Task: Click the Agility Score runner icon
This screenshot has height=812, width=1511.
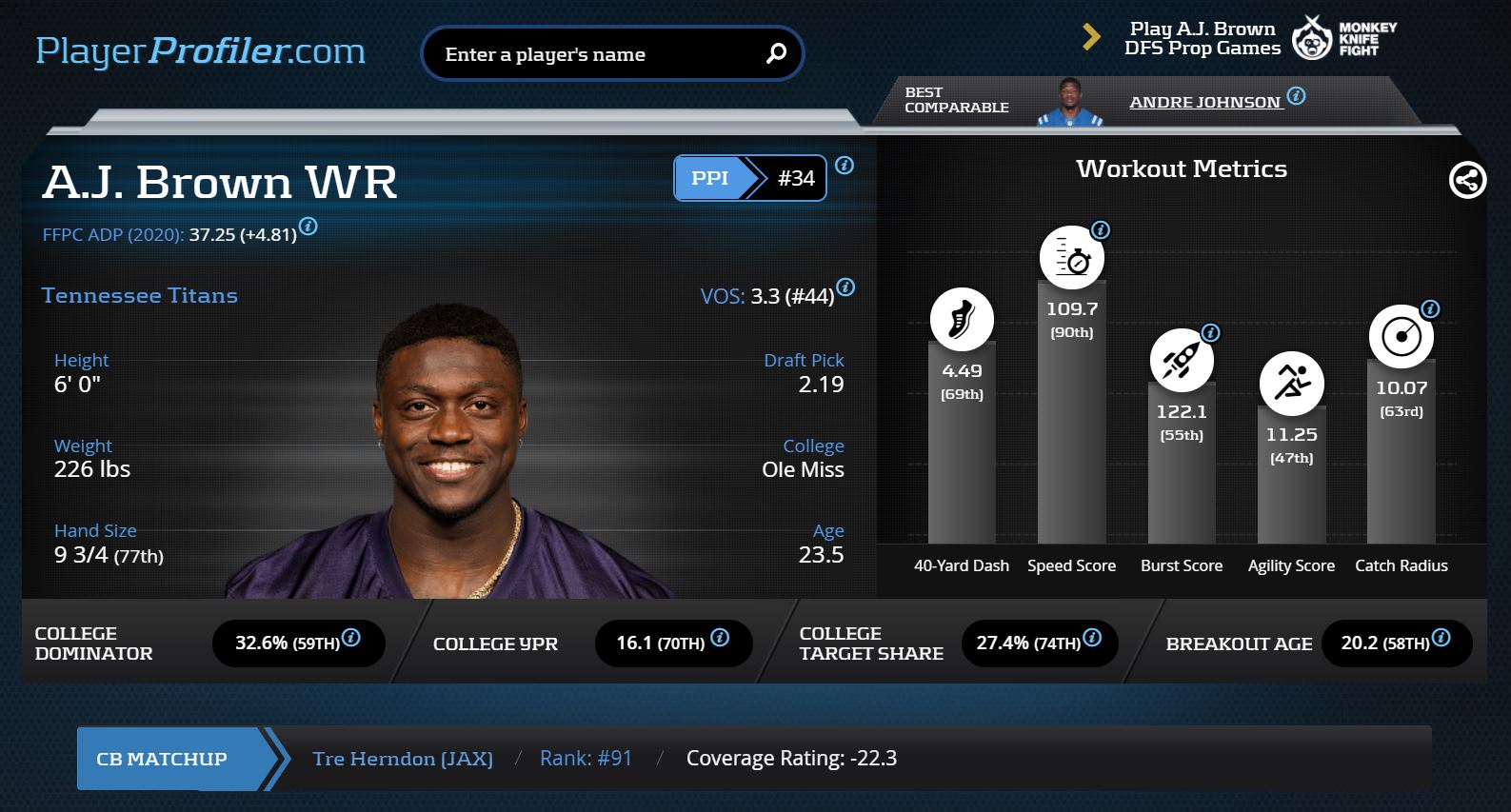Action: [1291, 384]
